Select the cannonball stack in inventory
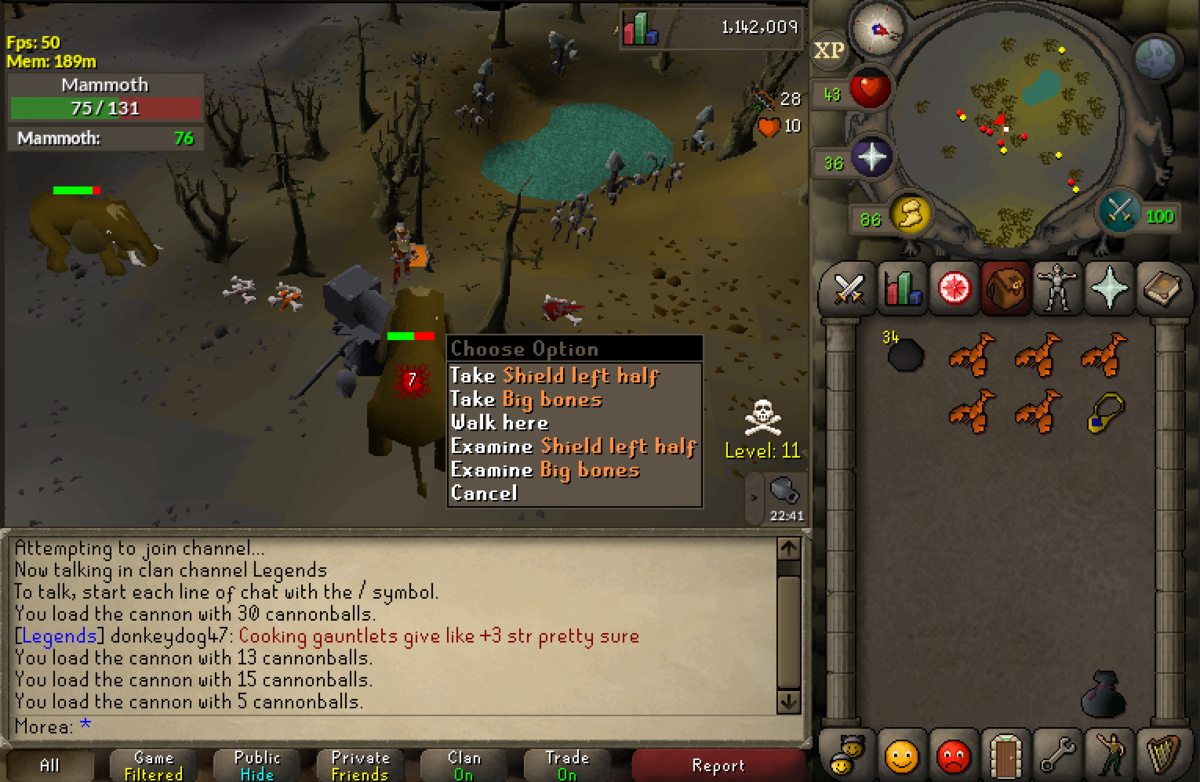 point(905,354)
